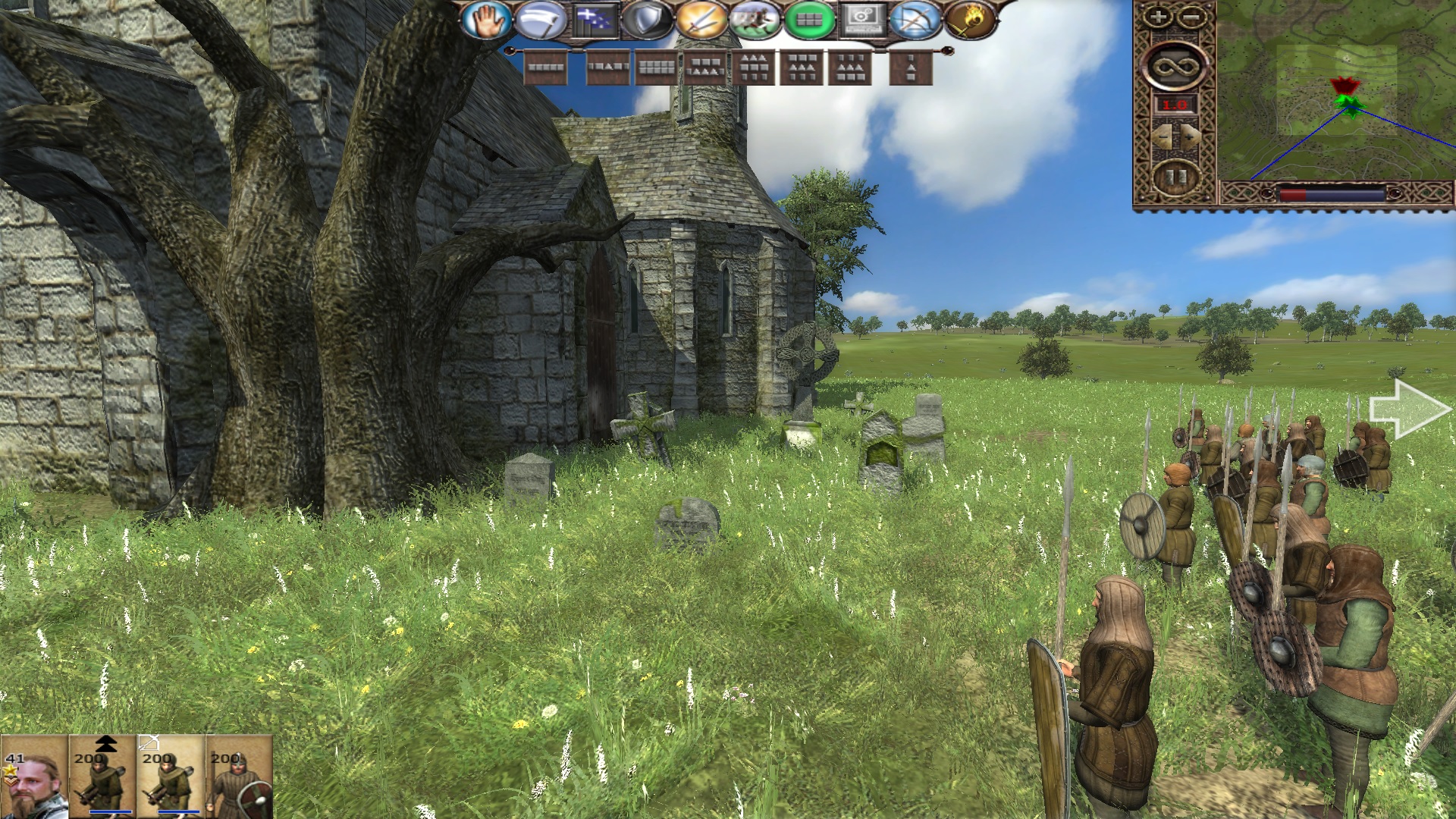
Task: Choose the double line formation banner
Action: (x=656, y=68)
